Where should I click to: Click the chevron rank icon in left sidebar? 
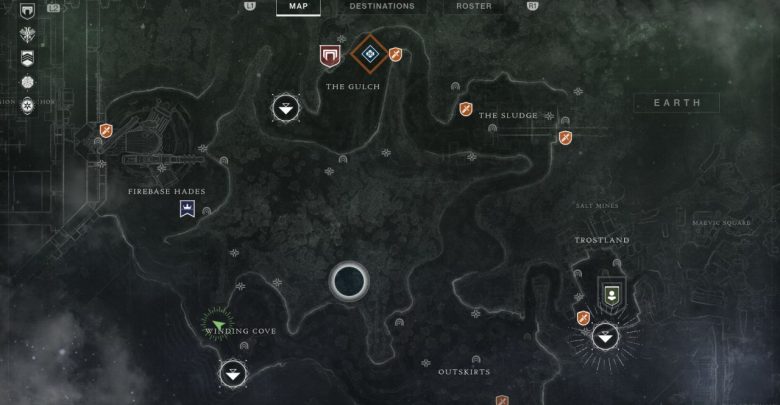click(x=27, y=58)
